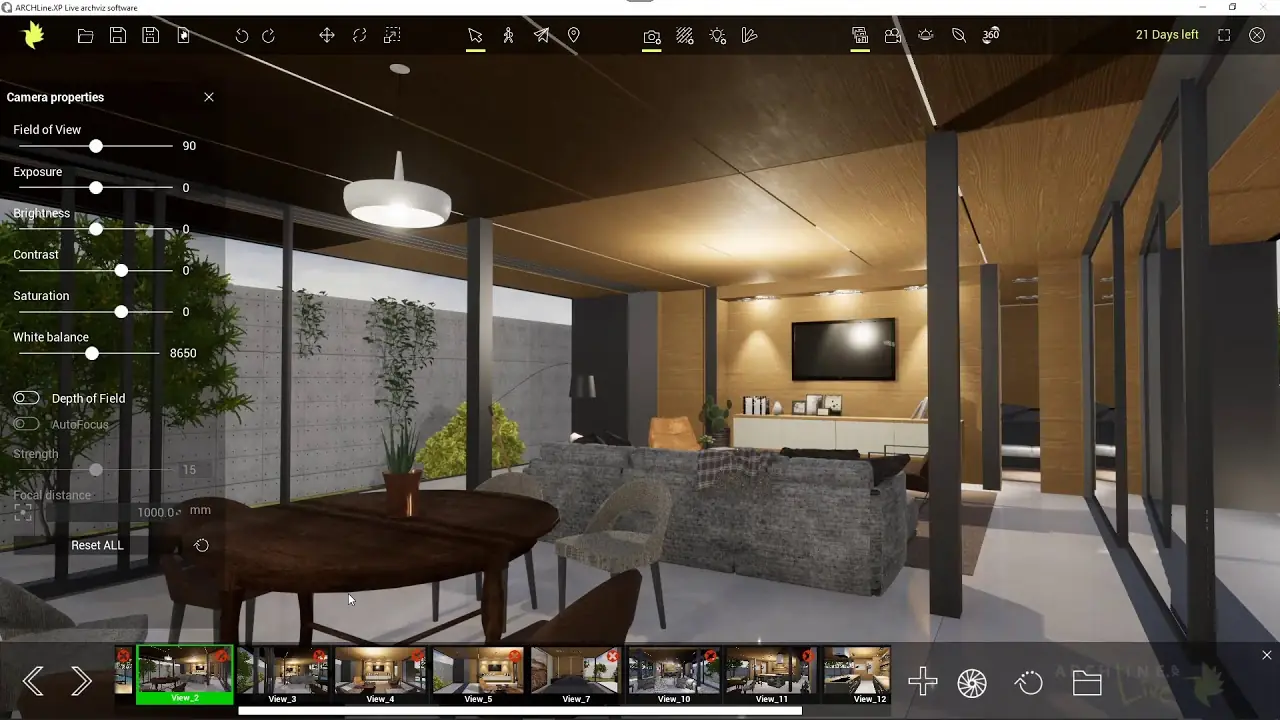Viewport: 1280px width, 720px height.
Task: Switch to Walk mode
Action: 508,35
